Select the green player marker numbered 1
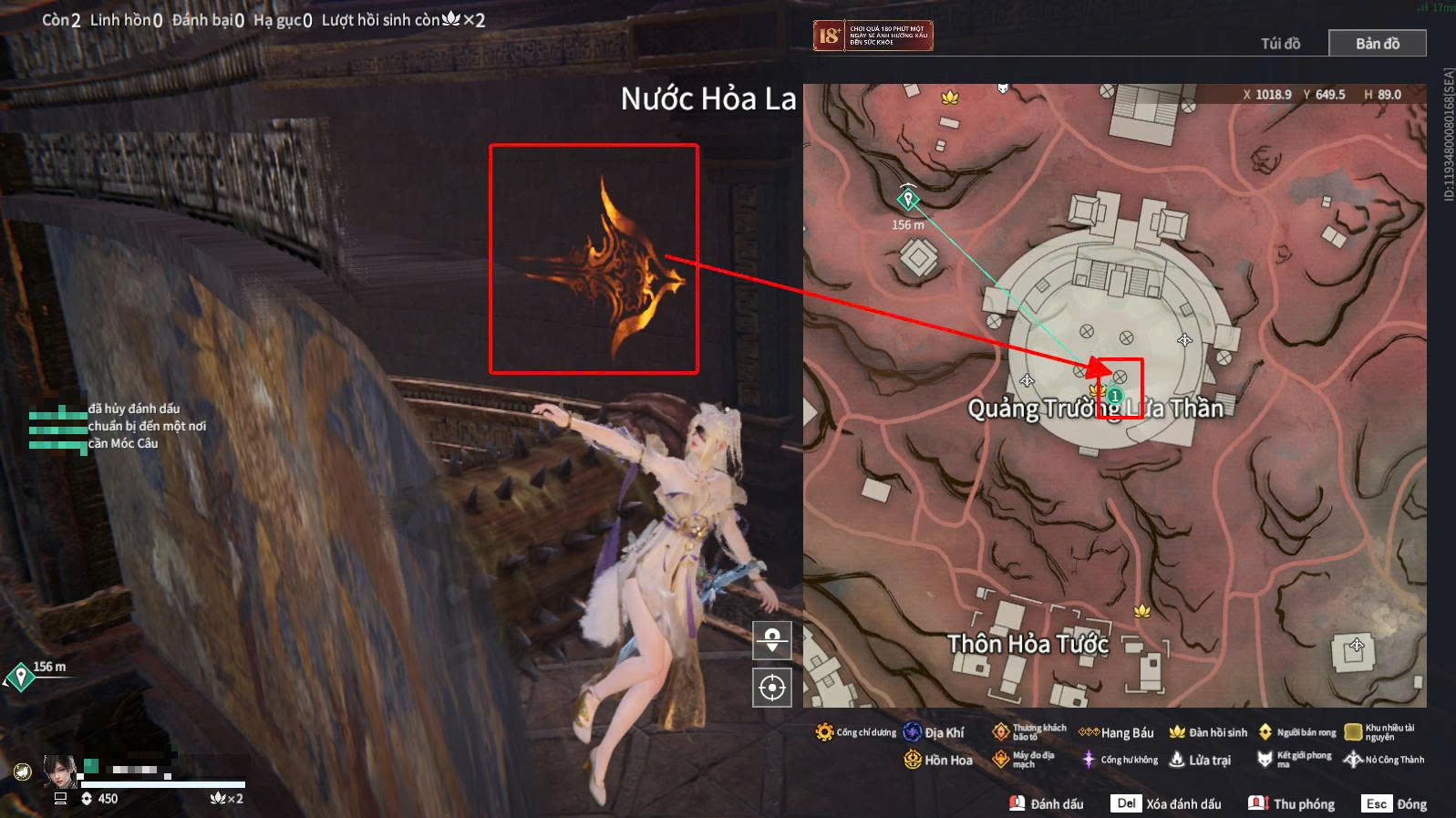 pyautogui.click(x=1114, y=396)
